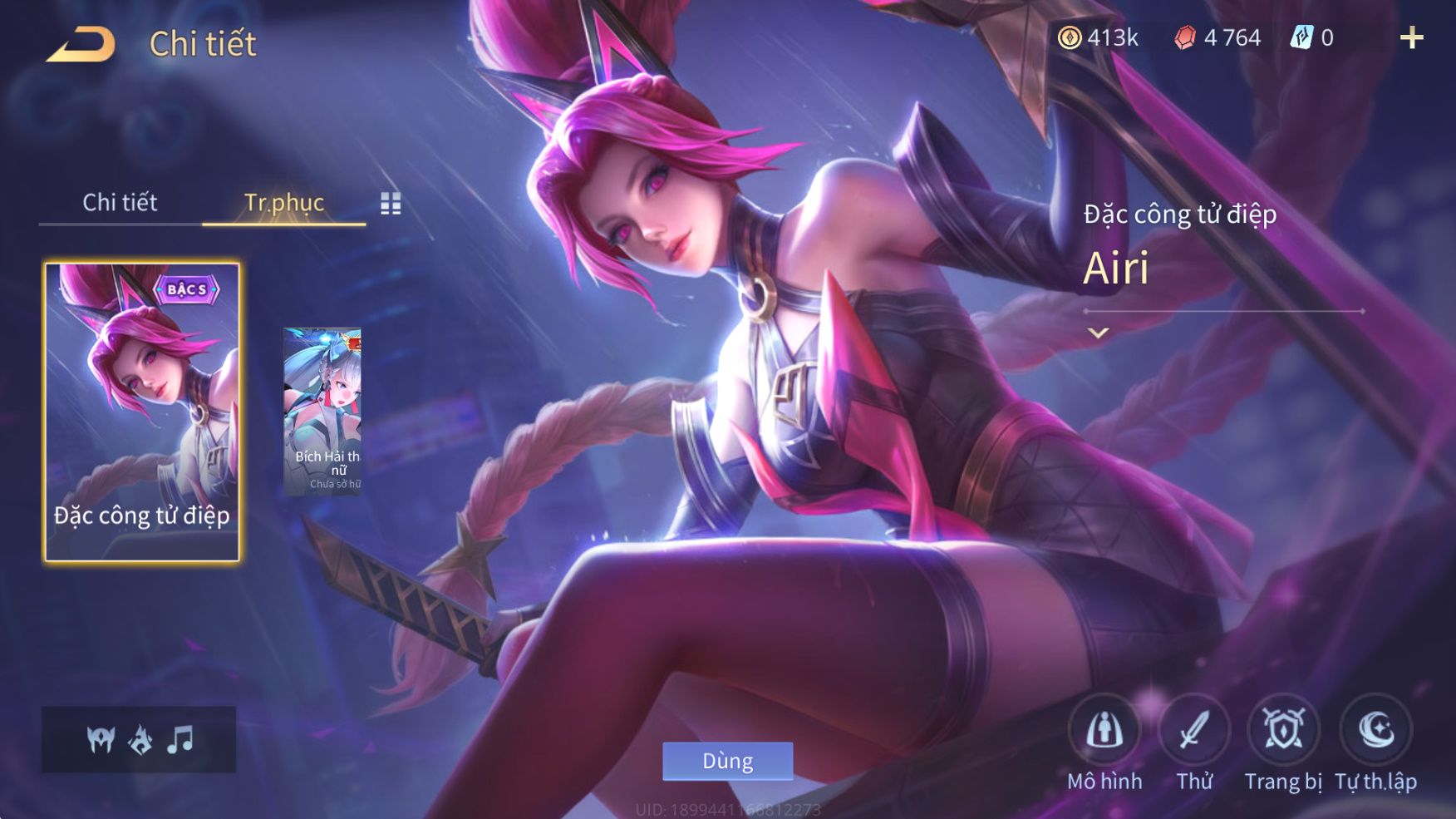
Task: Open the Tr.phục skins tab
Action: click(x=283, y=202)
